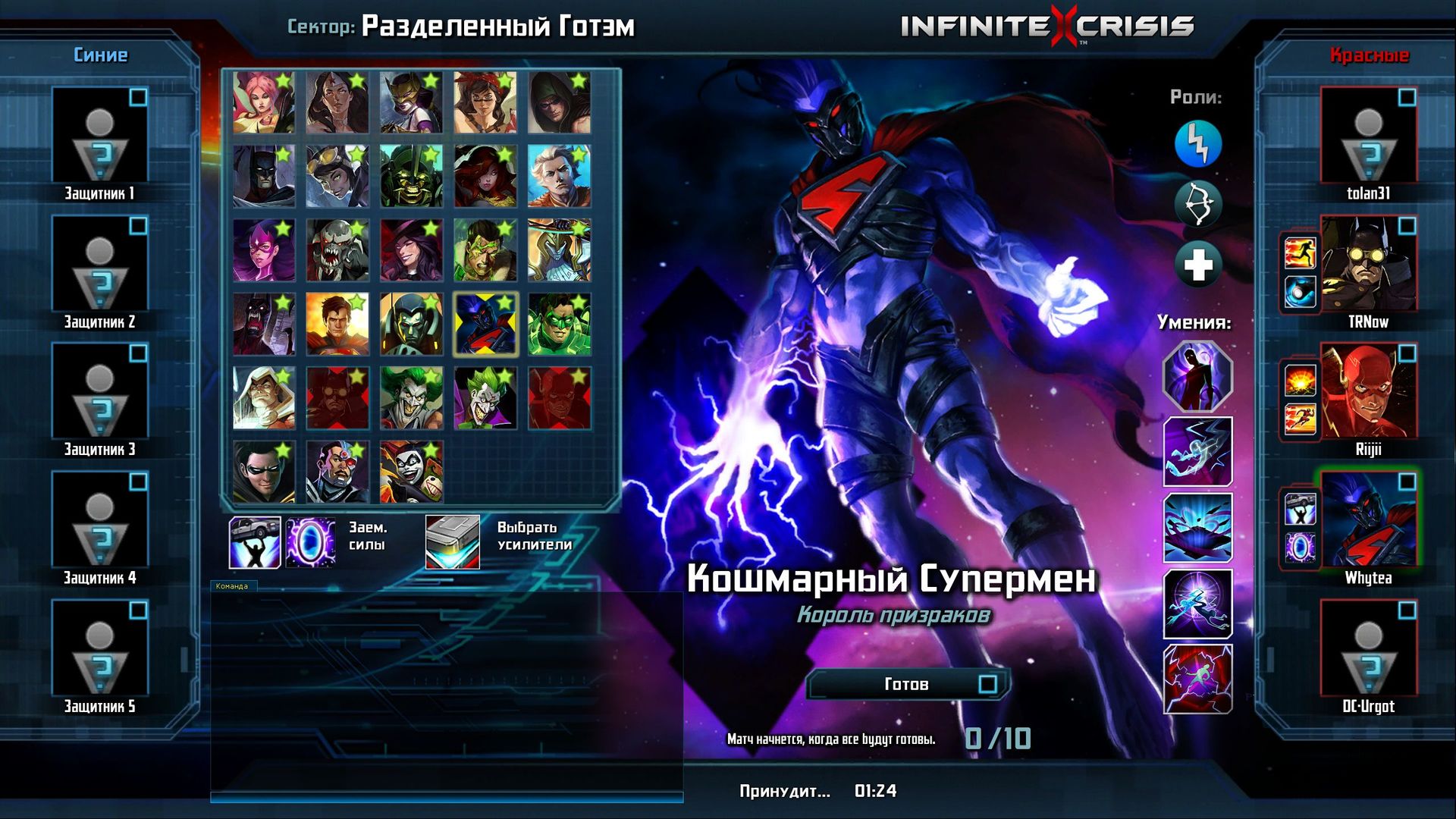Open the purple portal stolen power slot
Image resolution: width=1456 pixels, height=819 pixels.
(x=311, y=542)
